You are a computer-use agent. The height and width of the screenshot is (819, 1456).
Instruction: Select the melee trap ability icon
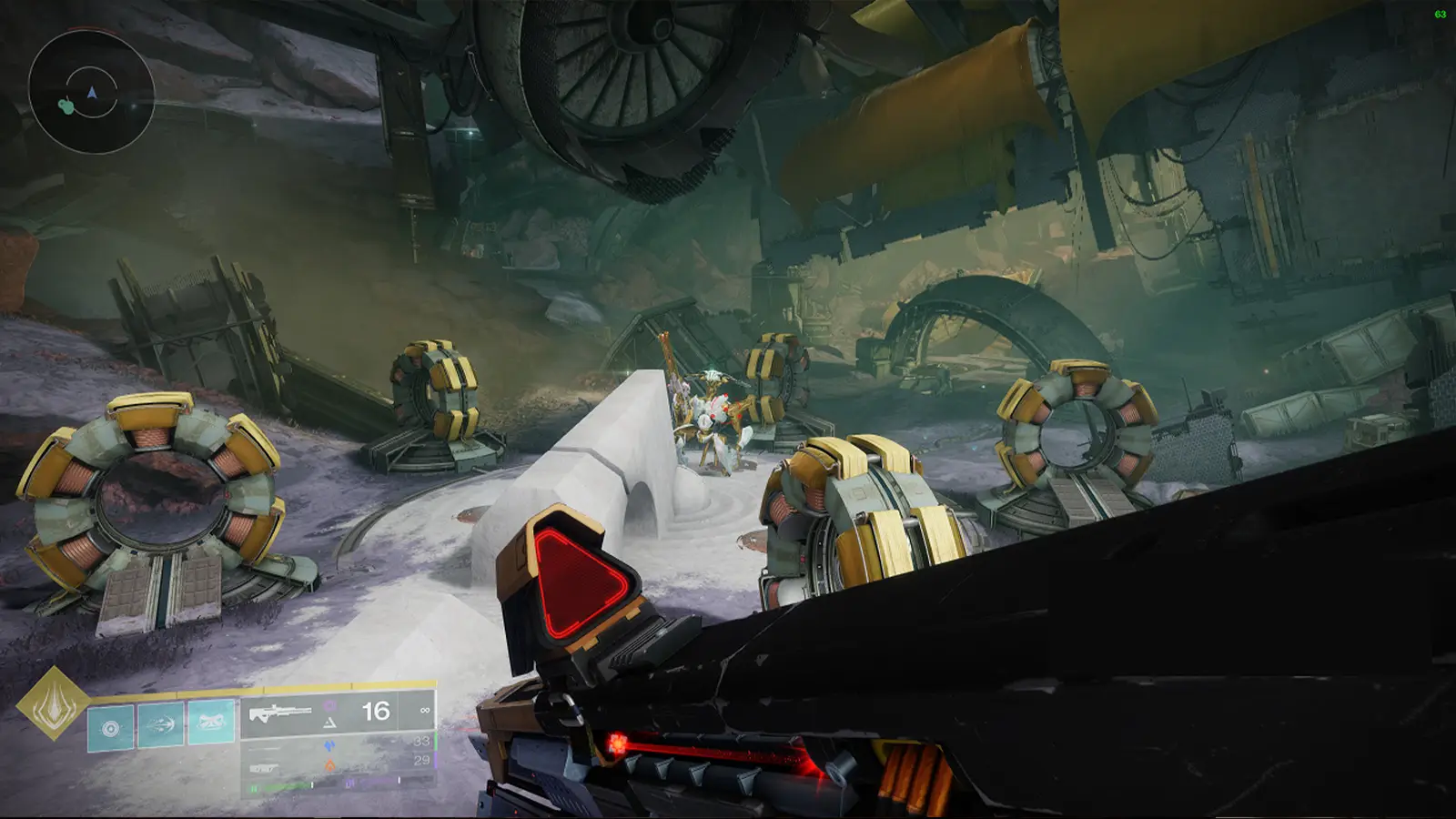tap(210, 722)
